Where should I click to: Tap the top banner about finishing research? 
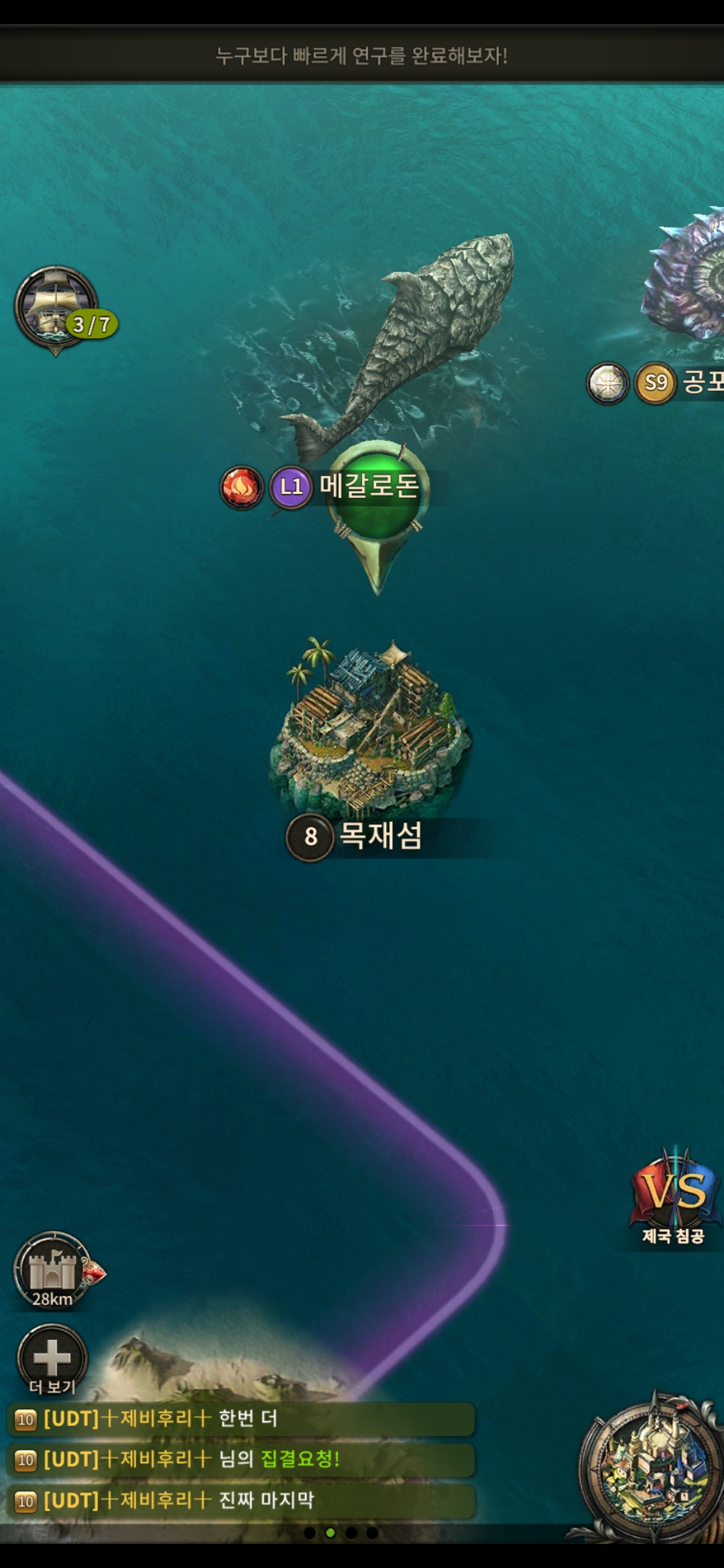(362, 56)
